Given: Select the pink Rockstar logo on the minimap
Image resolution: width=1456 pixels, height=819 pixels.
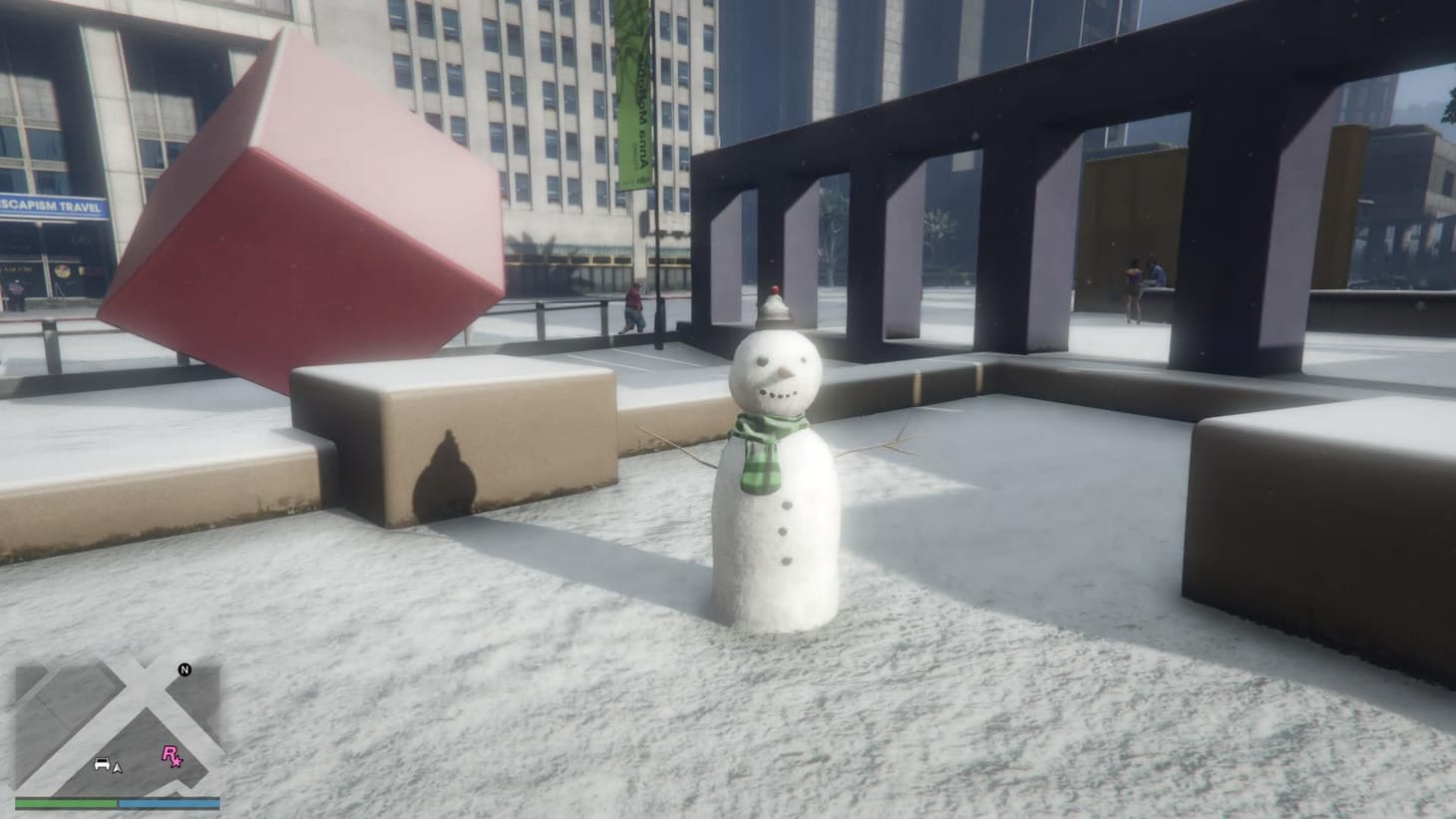Looking at the screenshot, I should pos(172,756).
